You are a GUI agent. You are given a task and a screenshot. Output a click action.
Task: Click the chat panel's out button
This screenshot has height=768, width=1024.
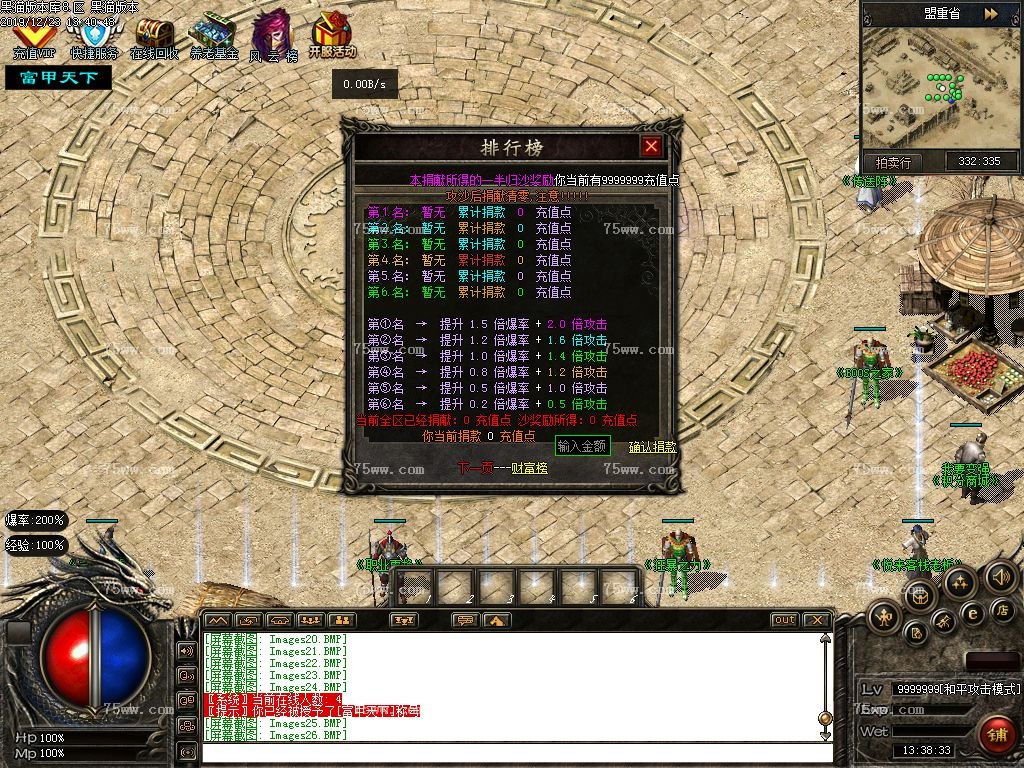[x=785, y=620]
